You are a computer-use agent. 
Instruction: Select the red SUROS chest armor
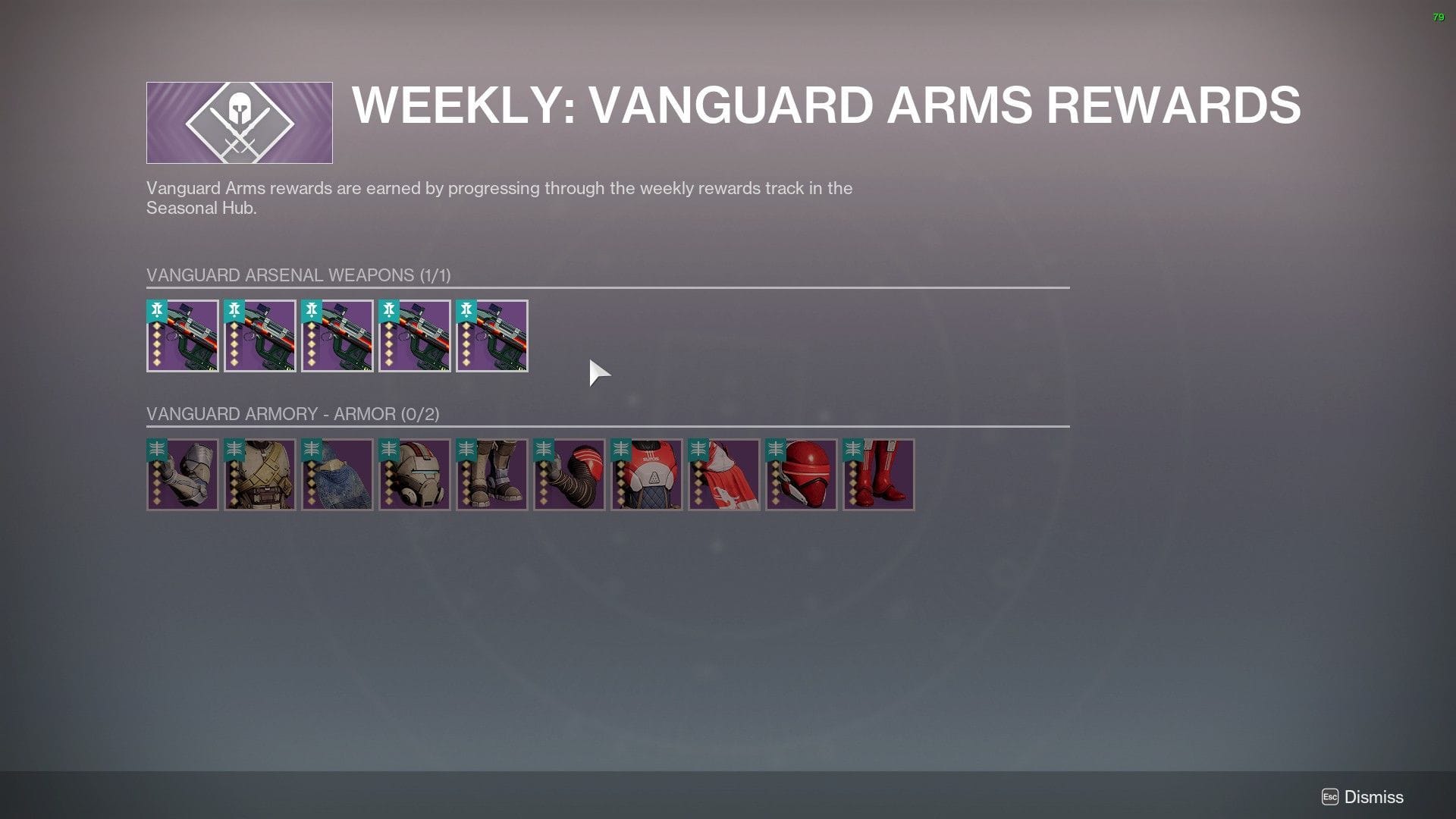click(x=647, y=474)
